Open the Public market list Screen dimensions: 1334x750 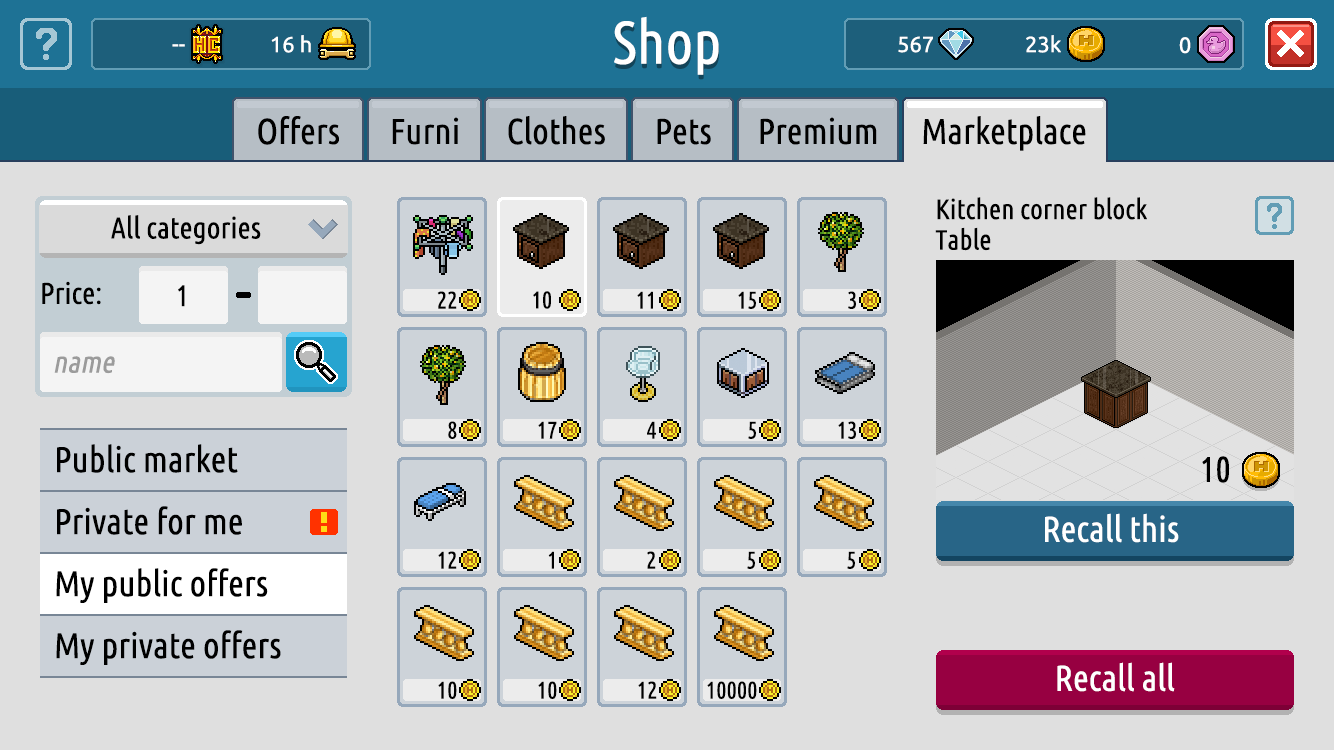193,460
